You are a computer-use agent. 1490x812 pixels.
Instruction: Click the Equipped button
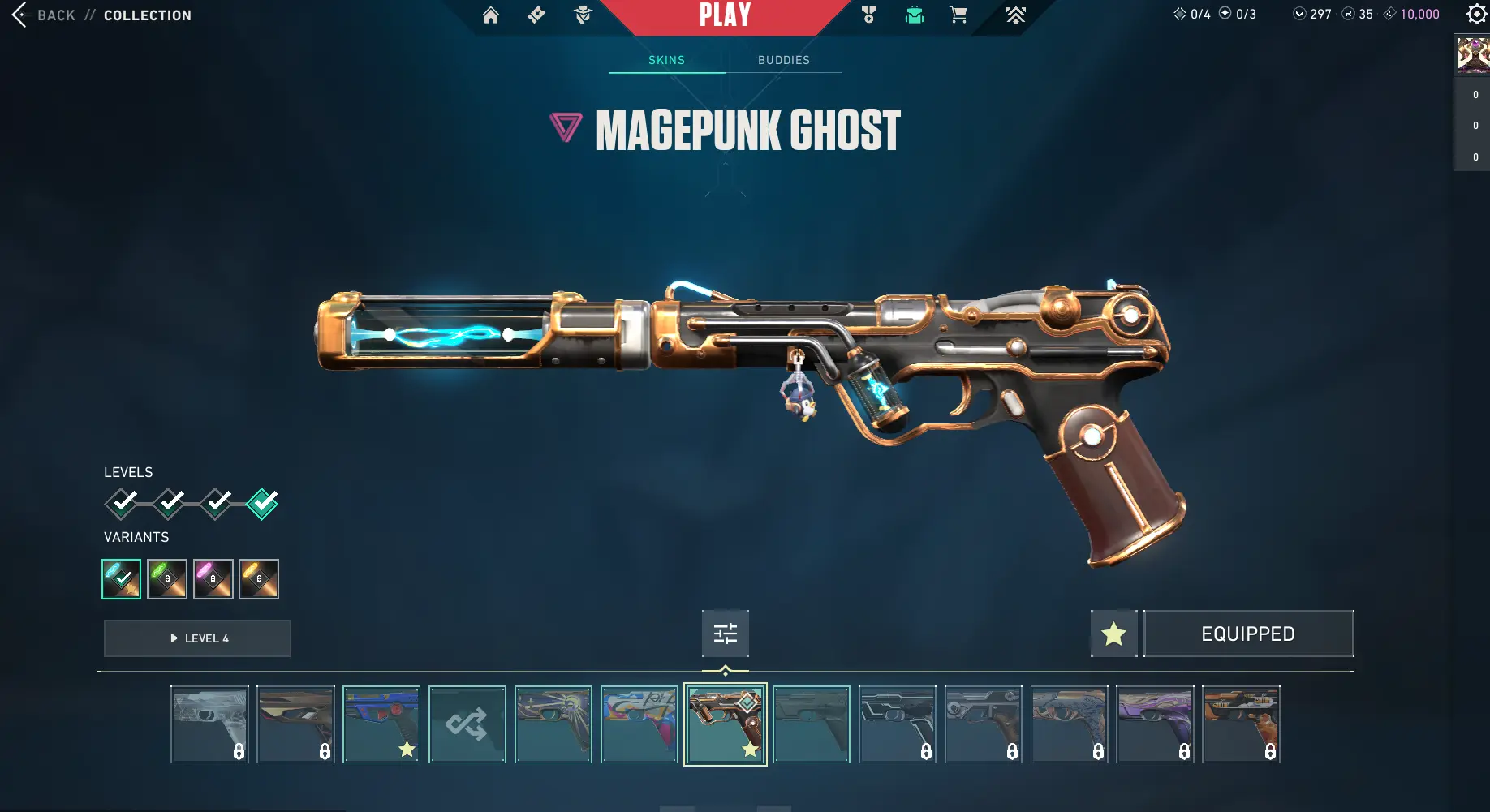point(1248,634)
